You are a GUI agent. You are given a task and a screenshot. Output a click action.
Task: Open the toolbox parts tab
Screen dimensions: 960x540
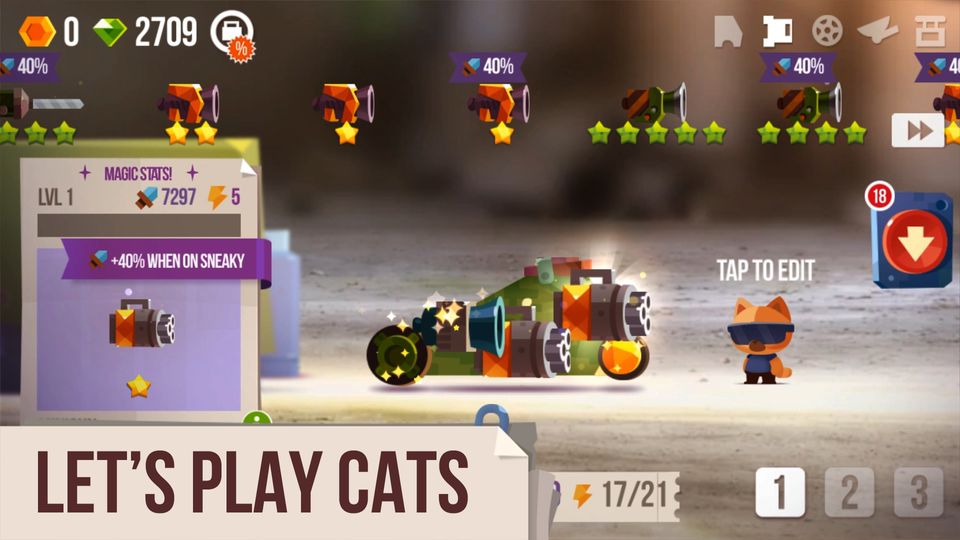pos(930,32)
